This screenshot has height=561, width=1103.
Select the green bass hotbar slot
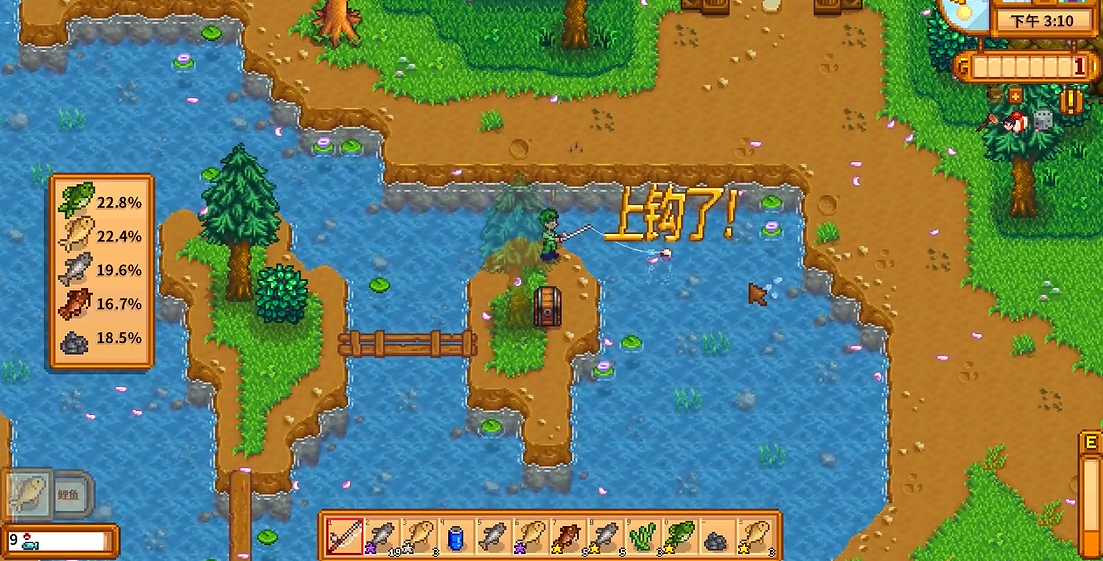[679, 537]
